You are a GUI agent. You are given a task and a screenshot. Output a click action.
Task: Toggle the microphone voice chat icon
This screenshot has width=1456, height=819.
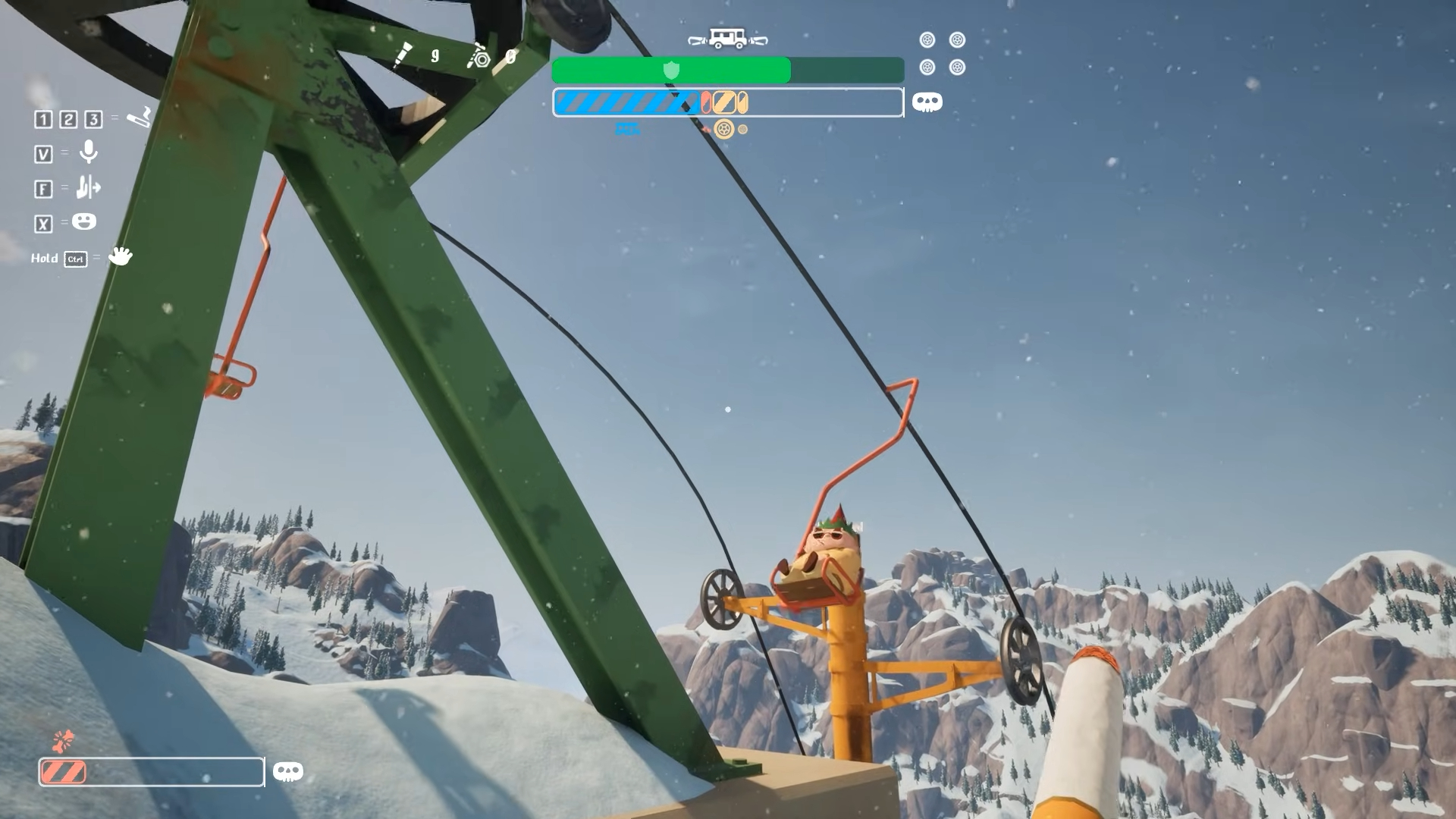click(x=89, y=152)
